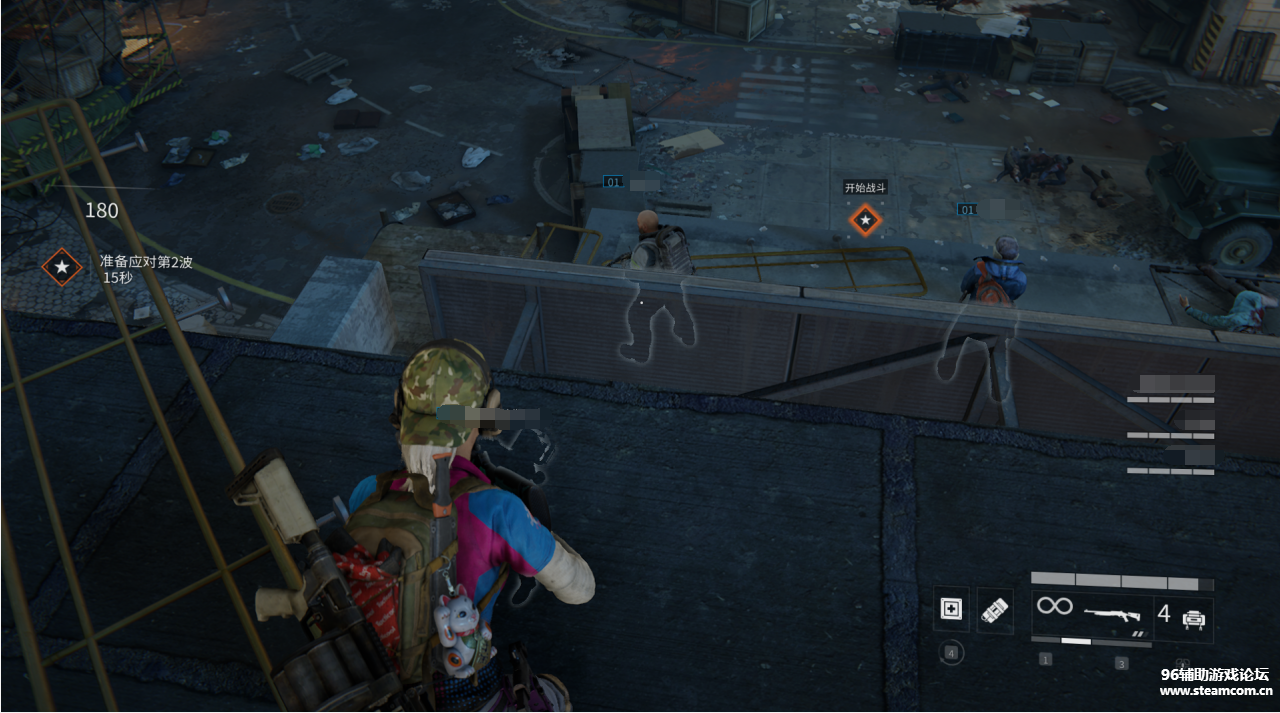Open the www.steamcom.cn watermark link
The image size is (1280, 713).
[x=1214, y=691]
